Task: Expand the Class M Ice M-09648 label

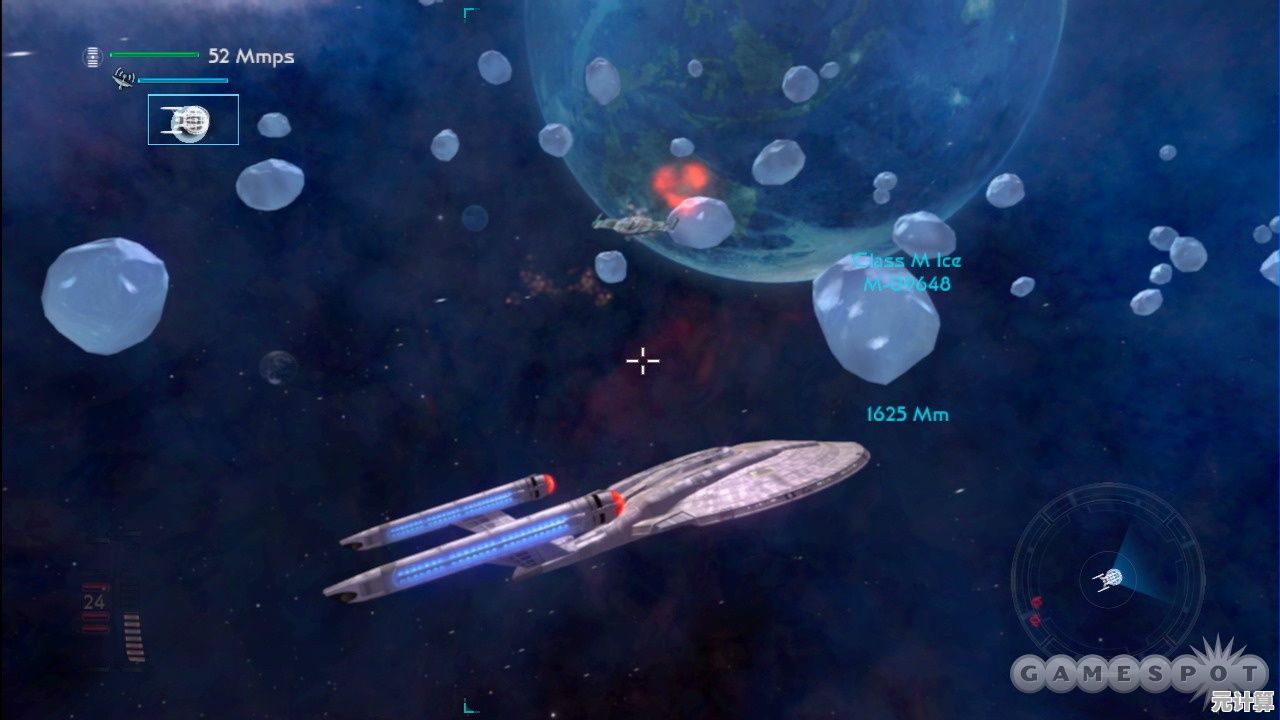Action: (x=906, y=273)
